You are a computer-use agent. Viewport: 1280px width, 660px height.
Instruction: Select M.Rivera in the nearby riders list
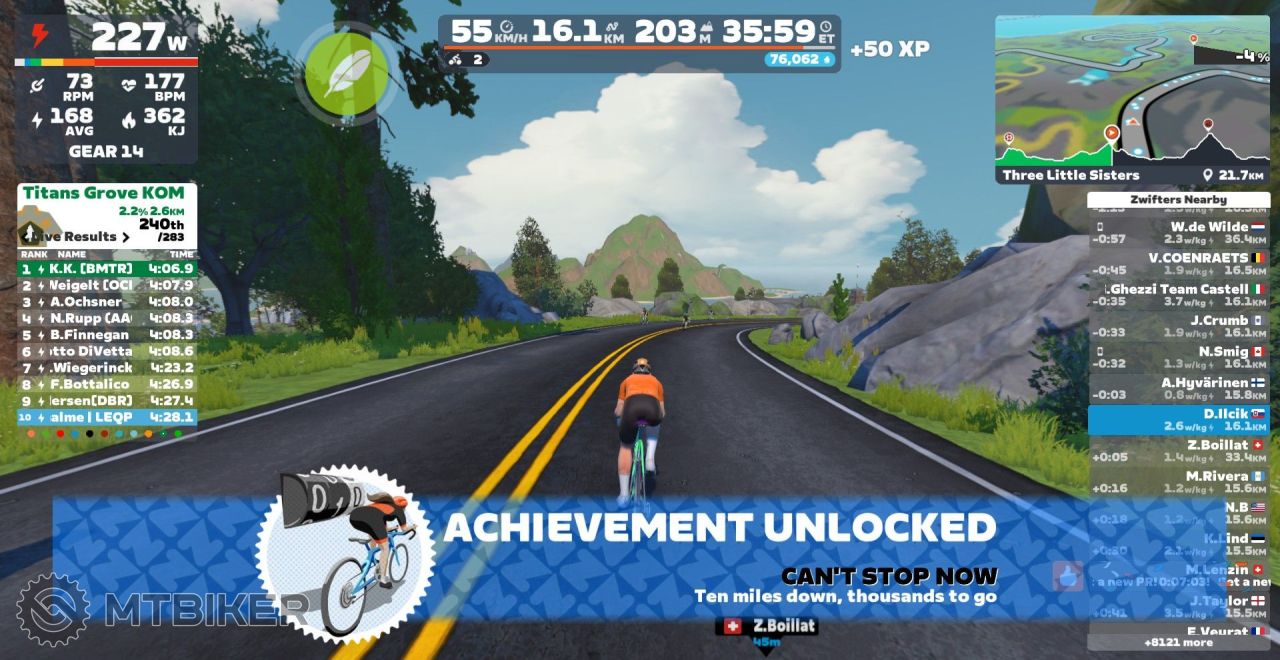coord(1178,482)
